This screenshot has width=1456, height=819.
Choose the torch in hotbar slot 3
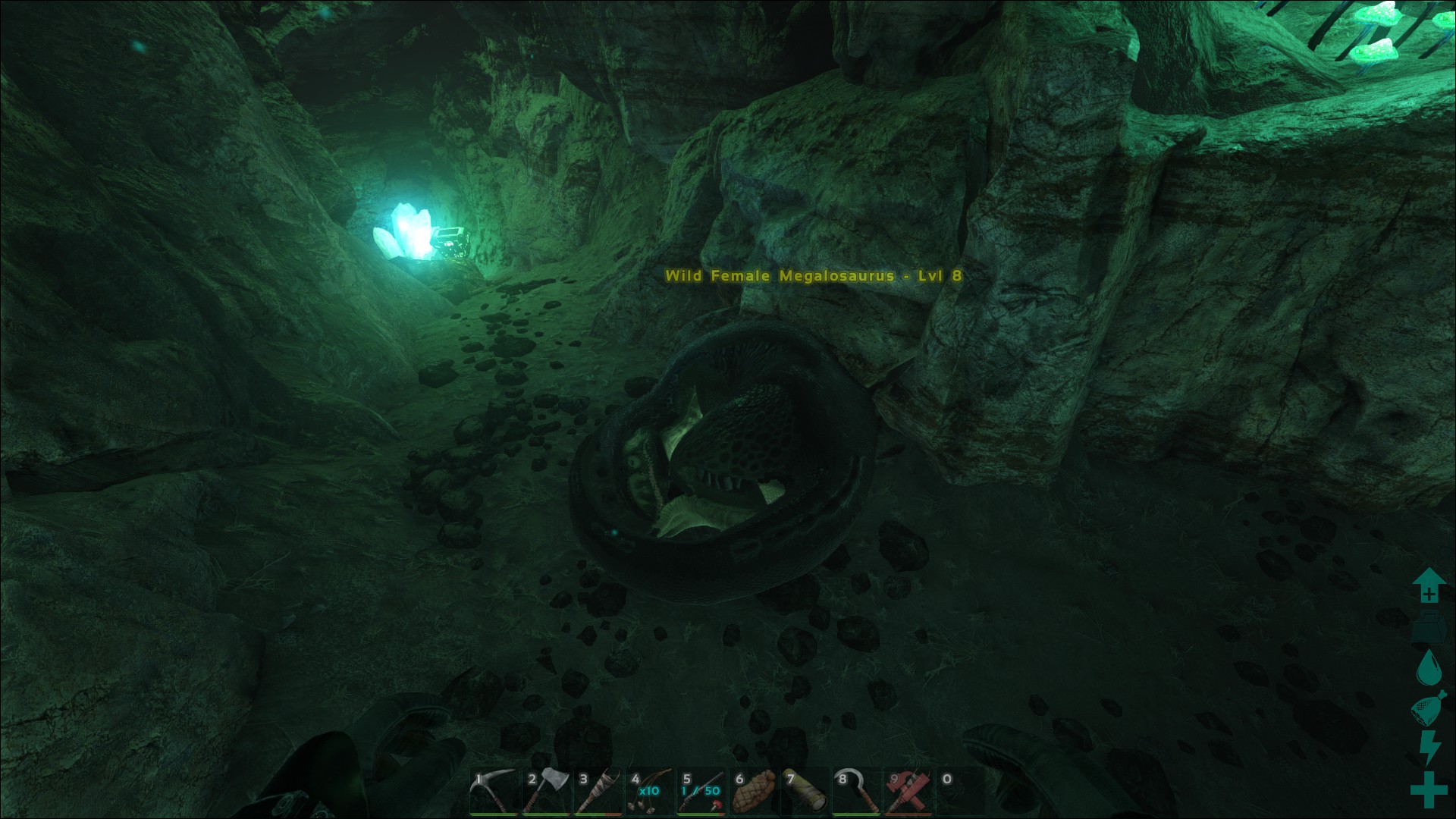coord(598,792)
